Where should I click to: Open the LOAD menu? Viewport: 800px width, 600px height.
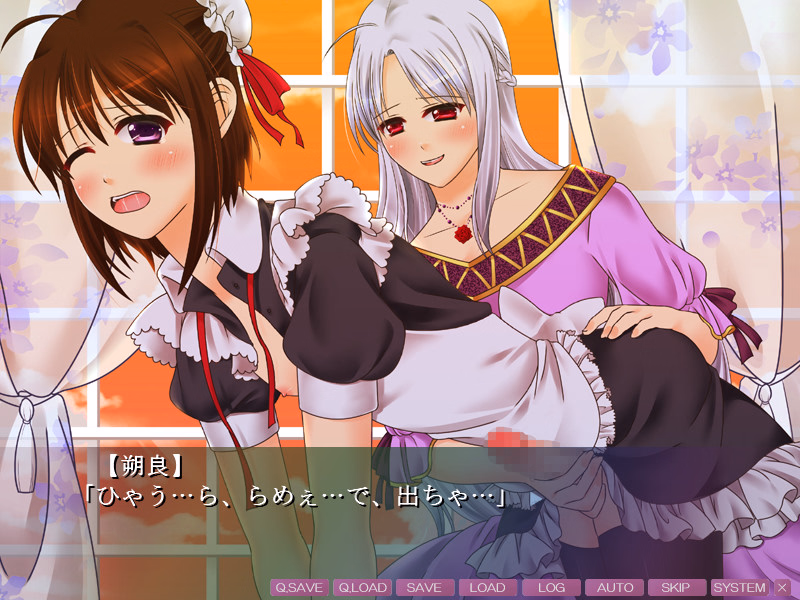[487, 588]
